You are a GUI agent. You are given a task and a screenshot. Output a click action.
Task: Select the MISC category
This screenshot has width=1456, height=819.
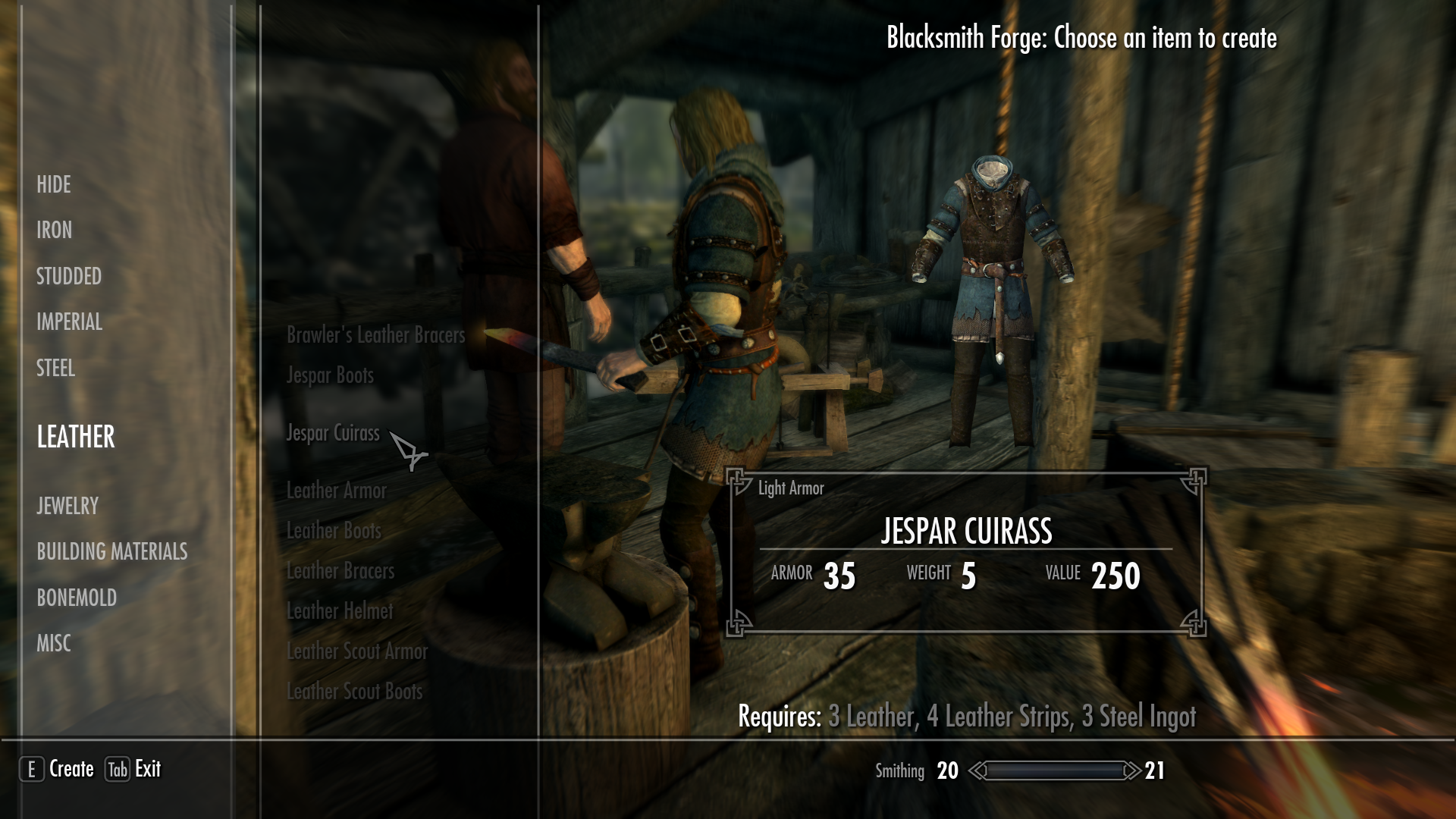point(53,643)
